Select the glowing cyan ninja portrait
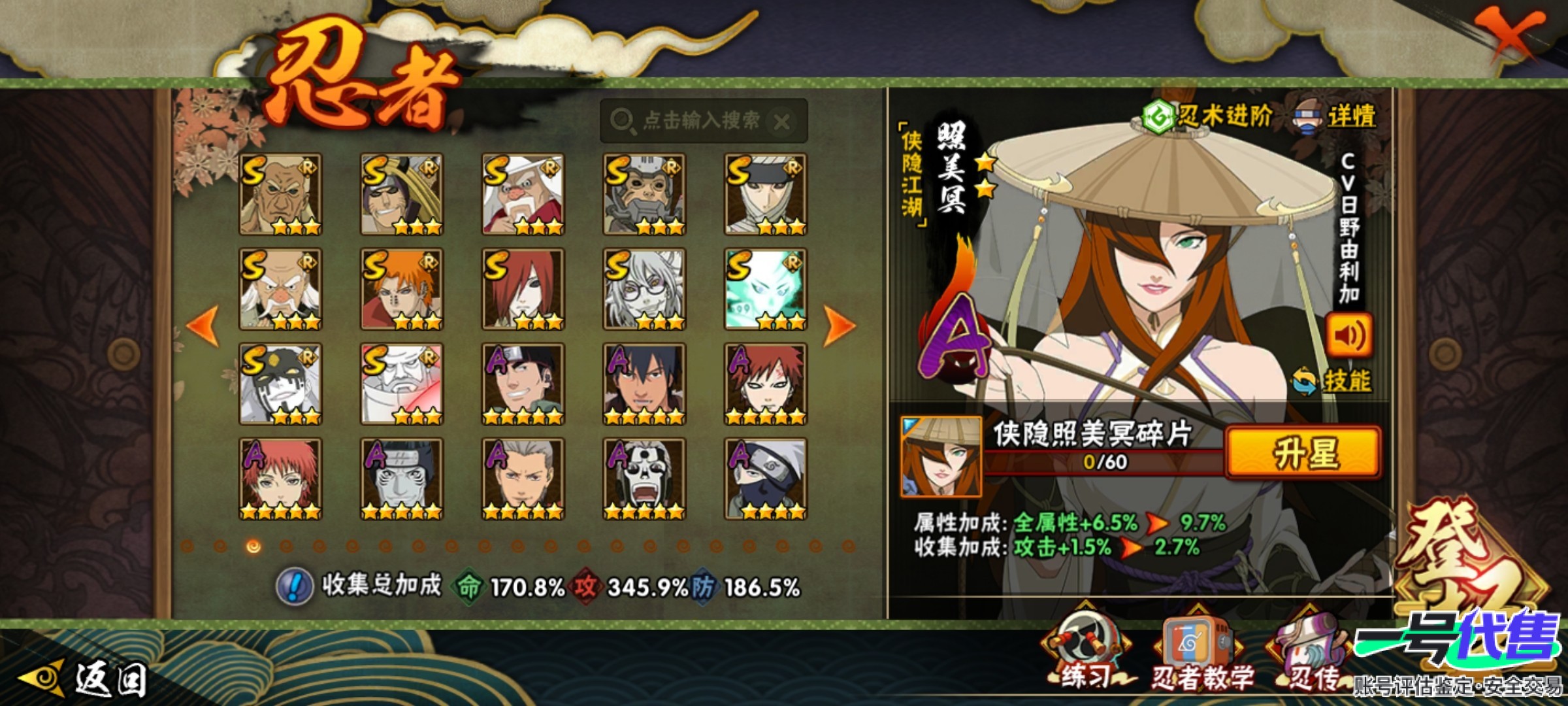The width and height of the screenshot is (1568, 706). click(765, 289)
